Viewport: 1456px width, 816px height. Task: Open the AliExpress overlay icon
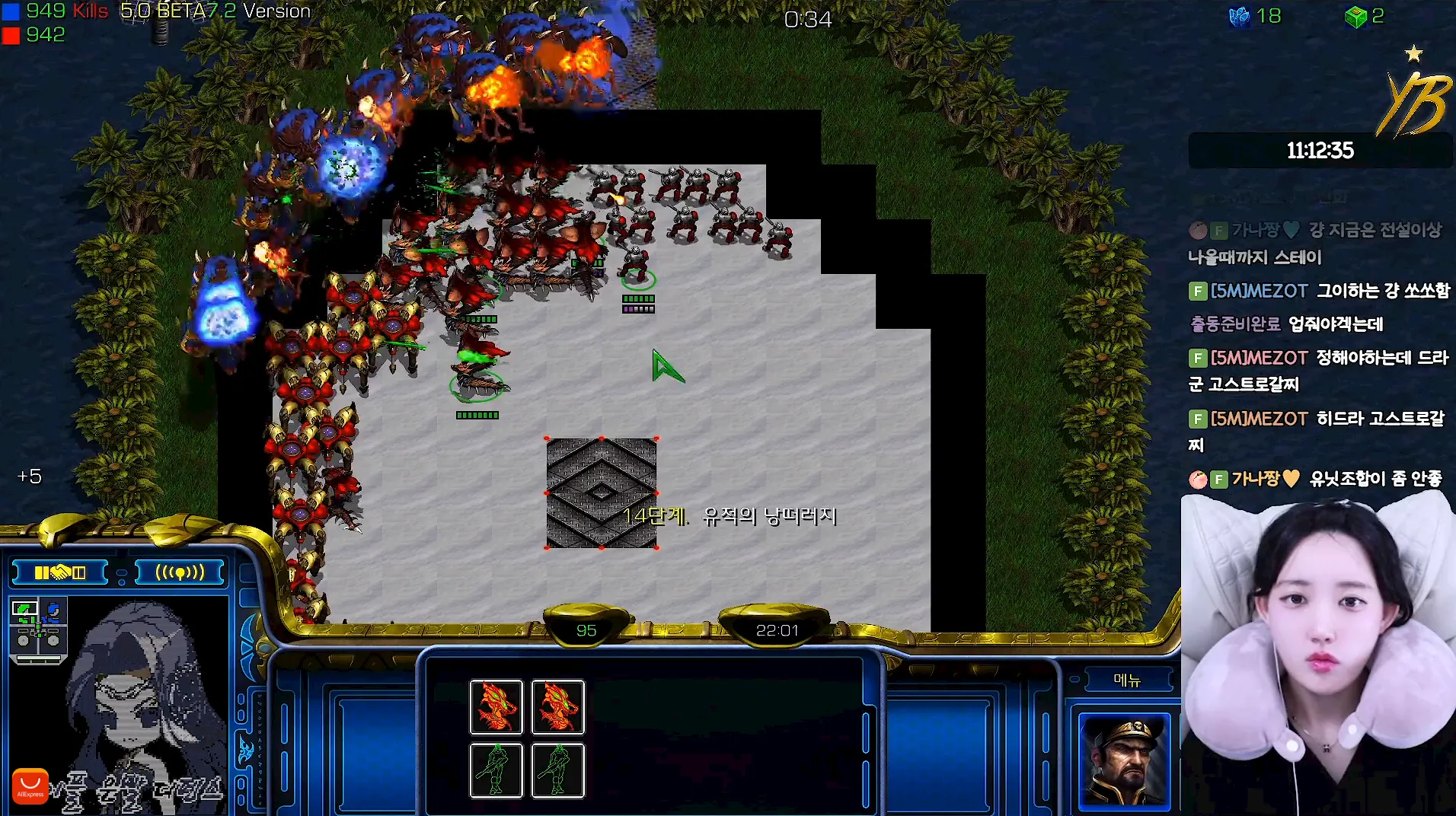30,786
